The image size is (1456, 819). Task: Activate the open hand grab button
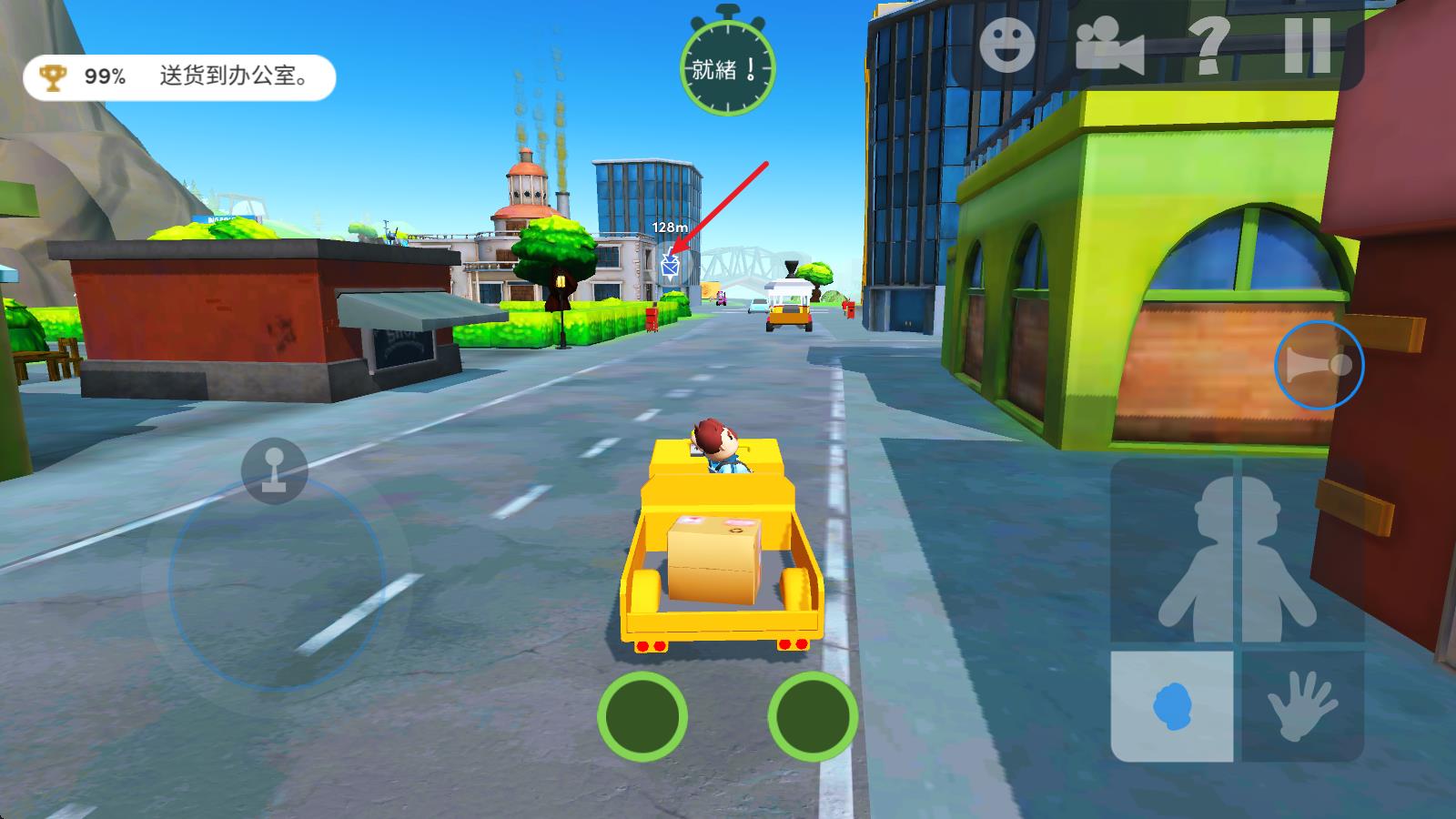pos(1302,706)
